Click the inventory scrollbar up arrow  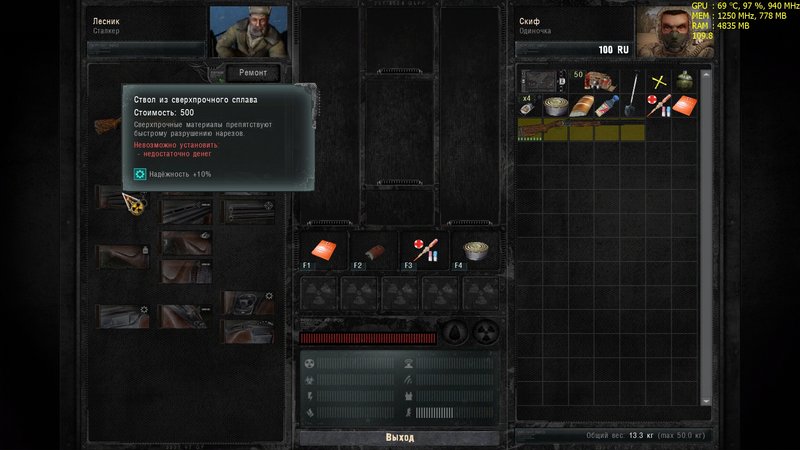(706, 73)
